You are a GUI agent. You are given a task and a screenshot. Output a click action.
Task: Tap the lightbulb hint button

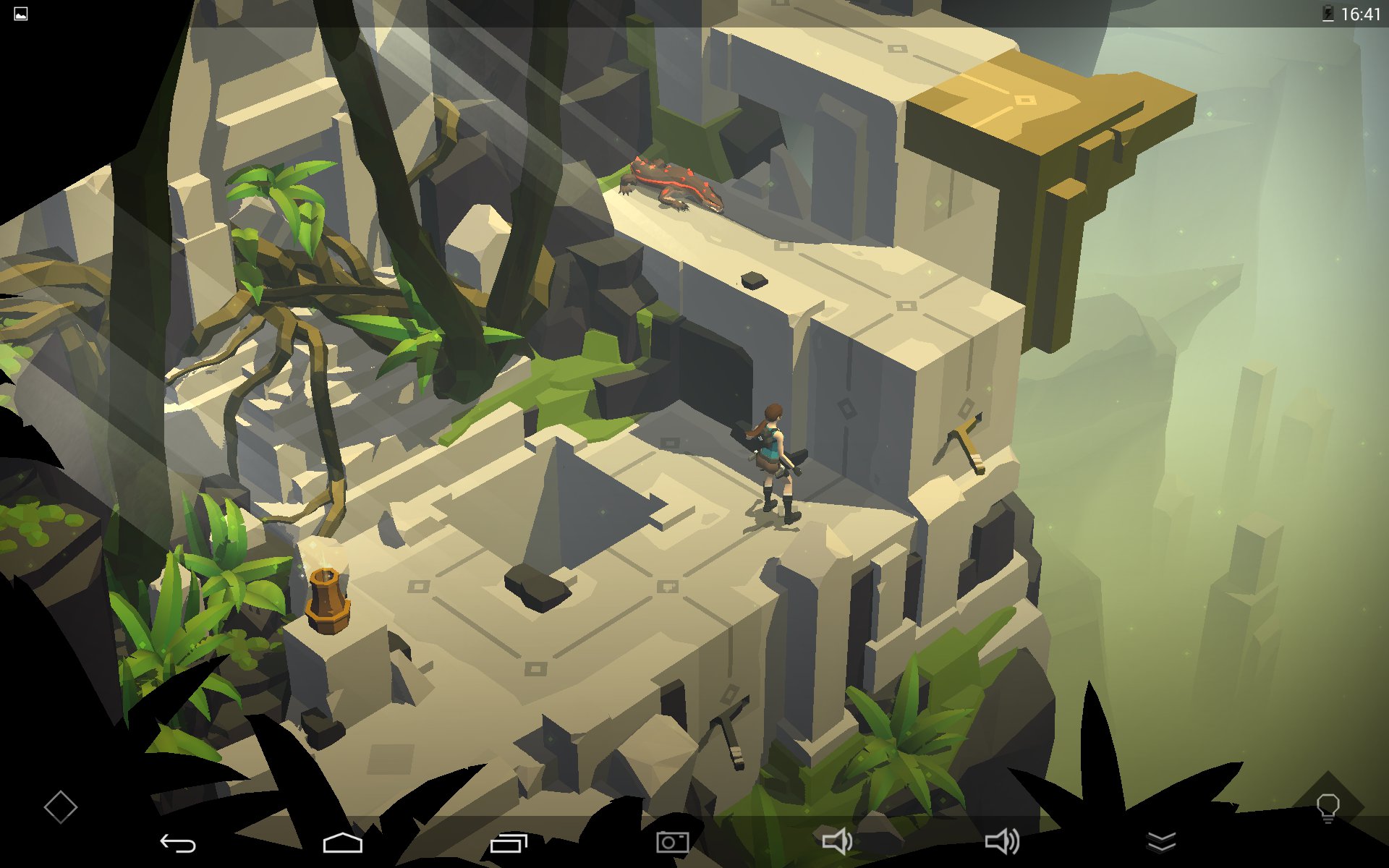pyautogui.click(x=1328, y=807)
